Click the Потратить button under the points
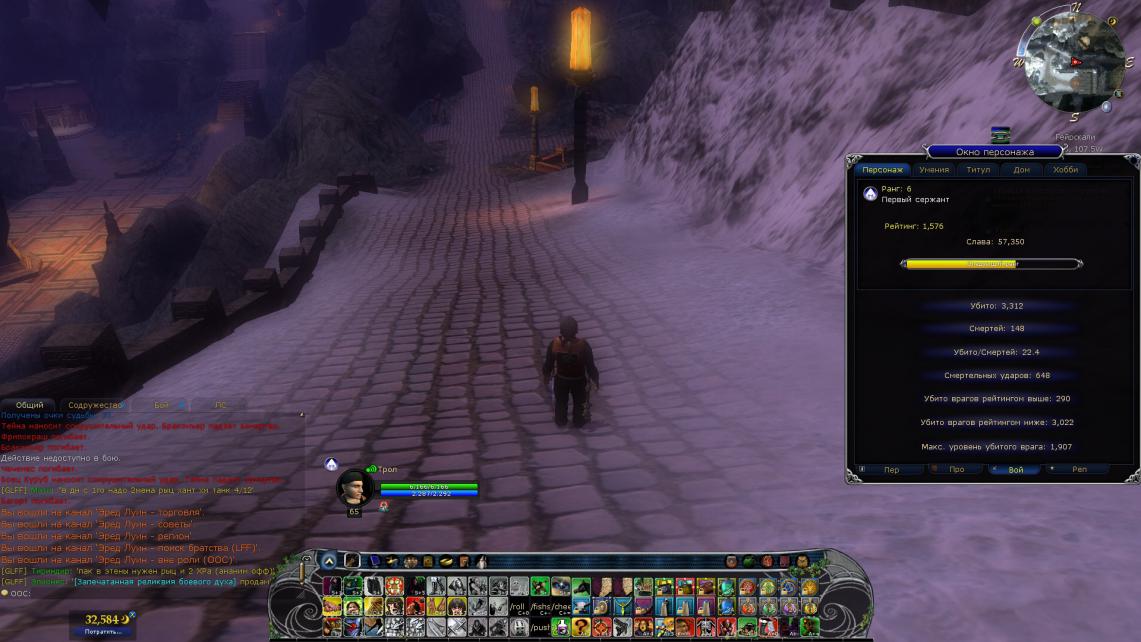The image size is (1141, 642). (102, 632)
